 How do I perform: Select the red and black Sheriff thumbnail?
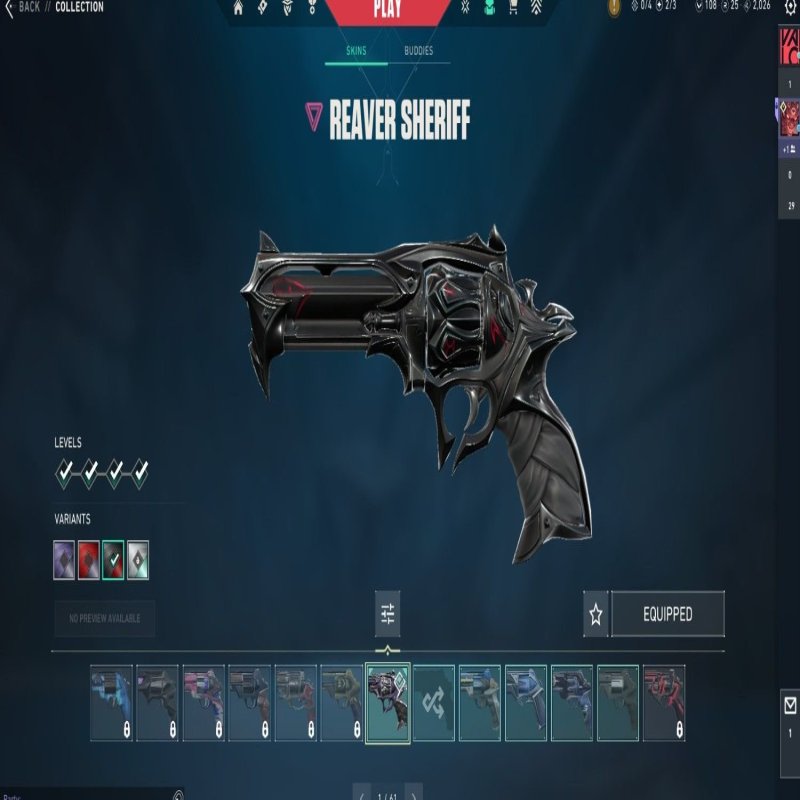[x=664, y=703]
